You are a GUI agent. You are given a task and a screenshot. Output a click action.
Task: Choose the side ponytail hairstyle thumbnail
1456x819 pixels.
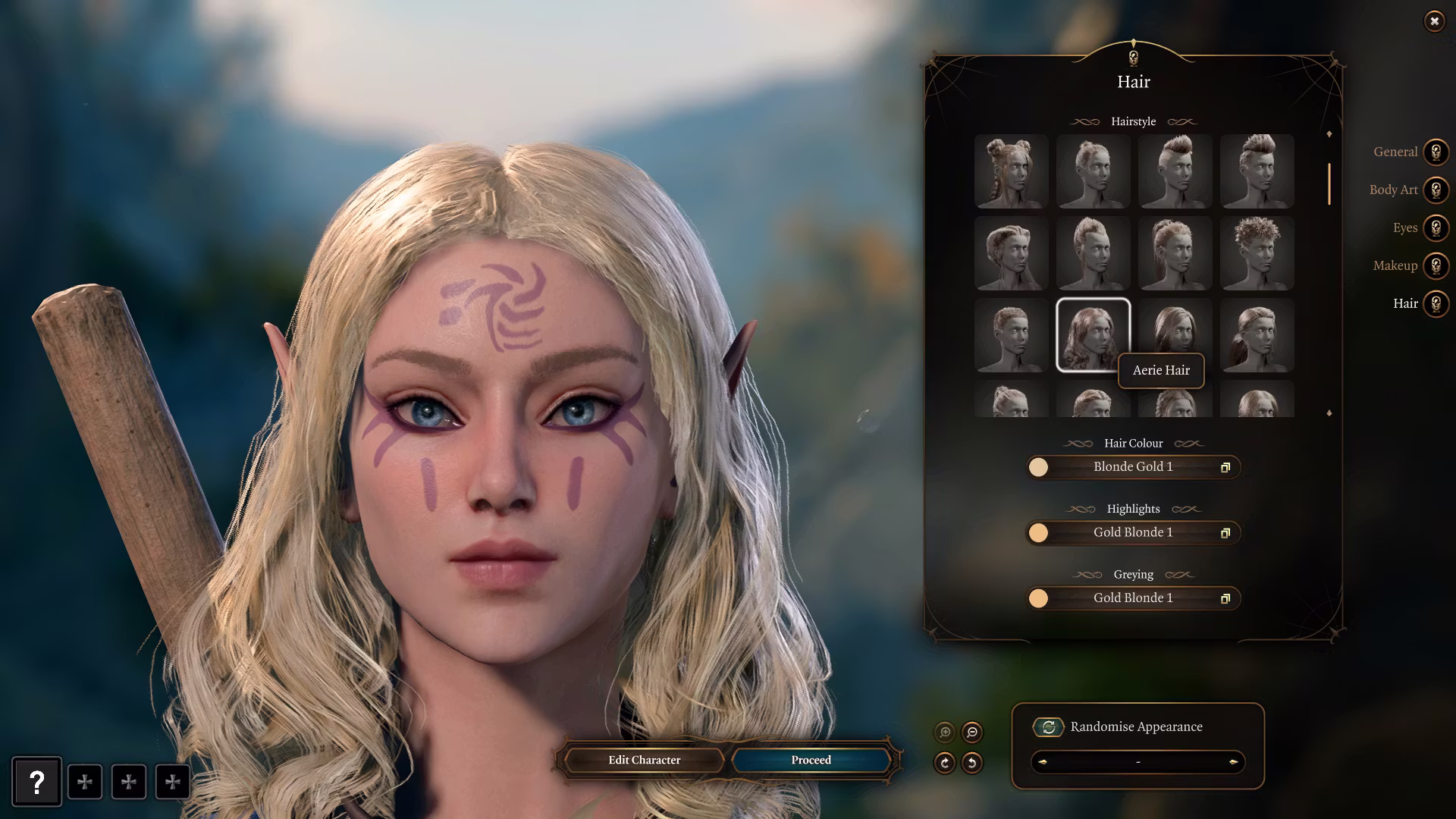[x=1257, y=334]
